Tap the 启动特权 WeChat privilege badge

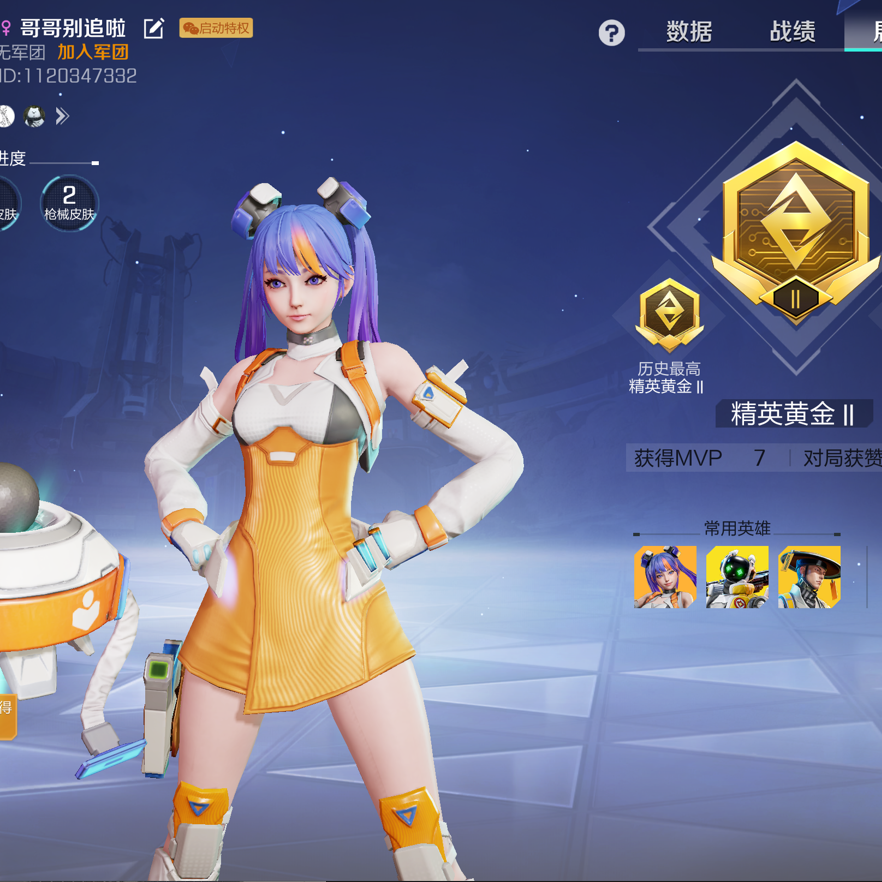pyautogui.click(x=216, y=28)
